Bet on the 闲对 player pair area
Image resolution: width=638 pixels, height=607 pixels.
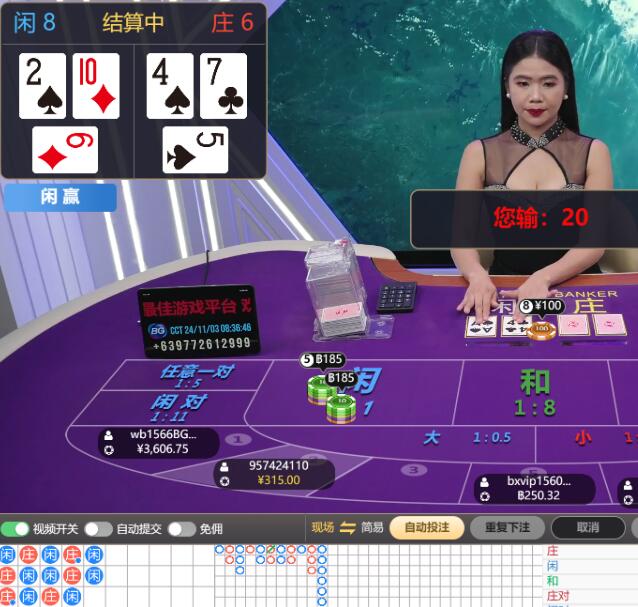[x=180, y=406]
